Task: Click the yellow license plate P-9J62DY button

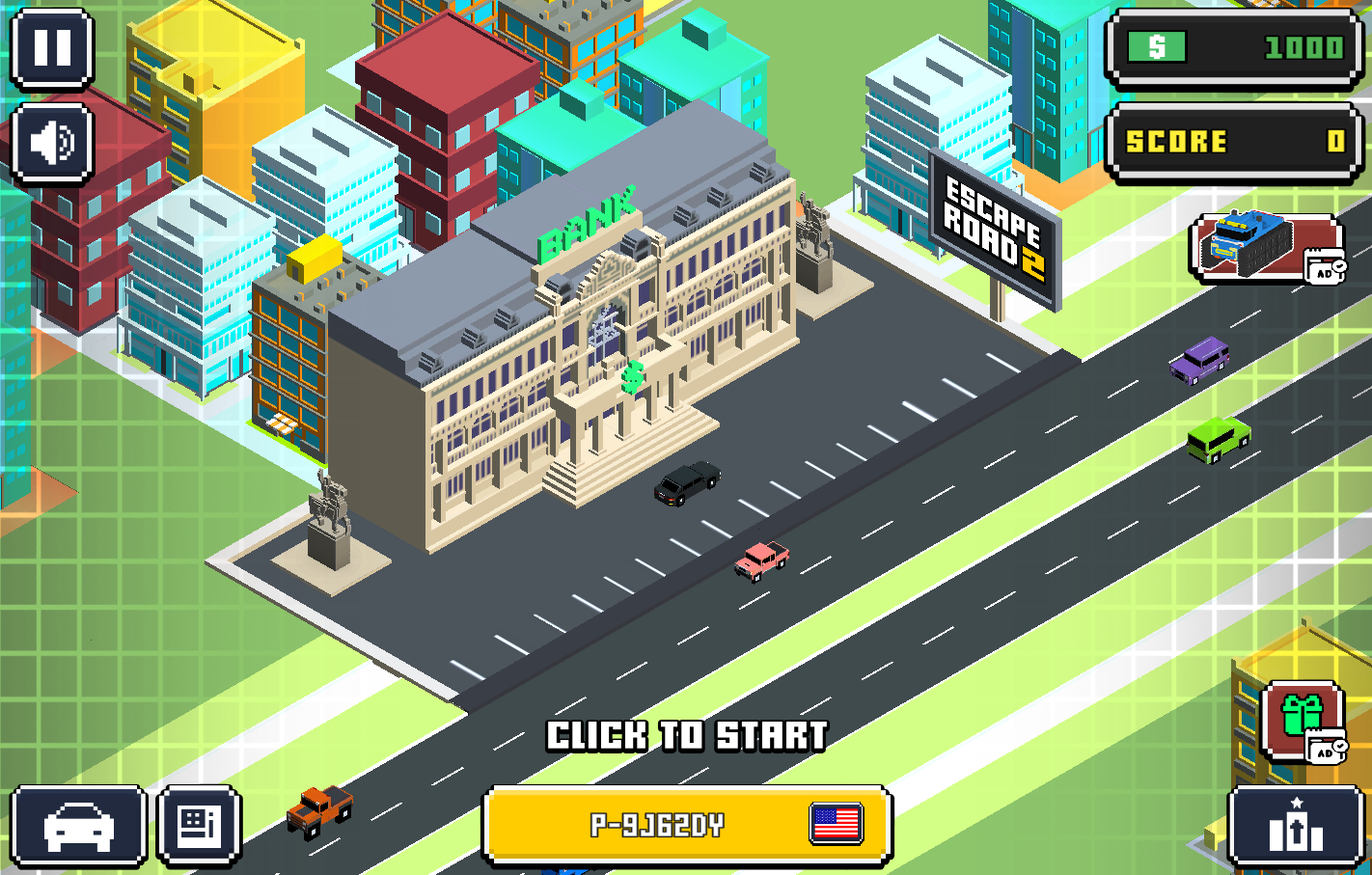Action: (x=656, y=825)
